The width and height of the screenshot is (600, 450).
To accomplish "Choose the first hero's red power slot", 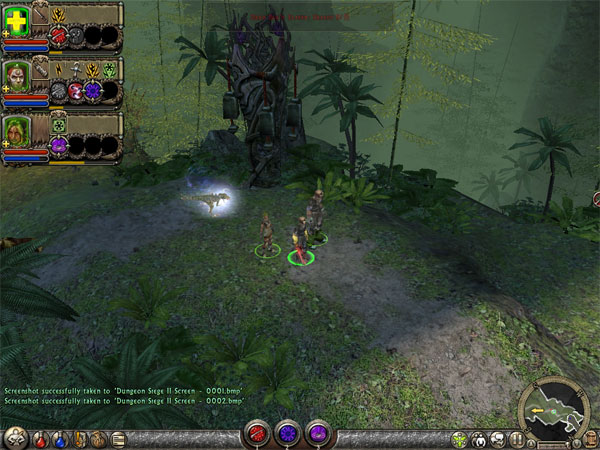I will [x=58, y=36].
